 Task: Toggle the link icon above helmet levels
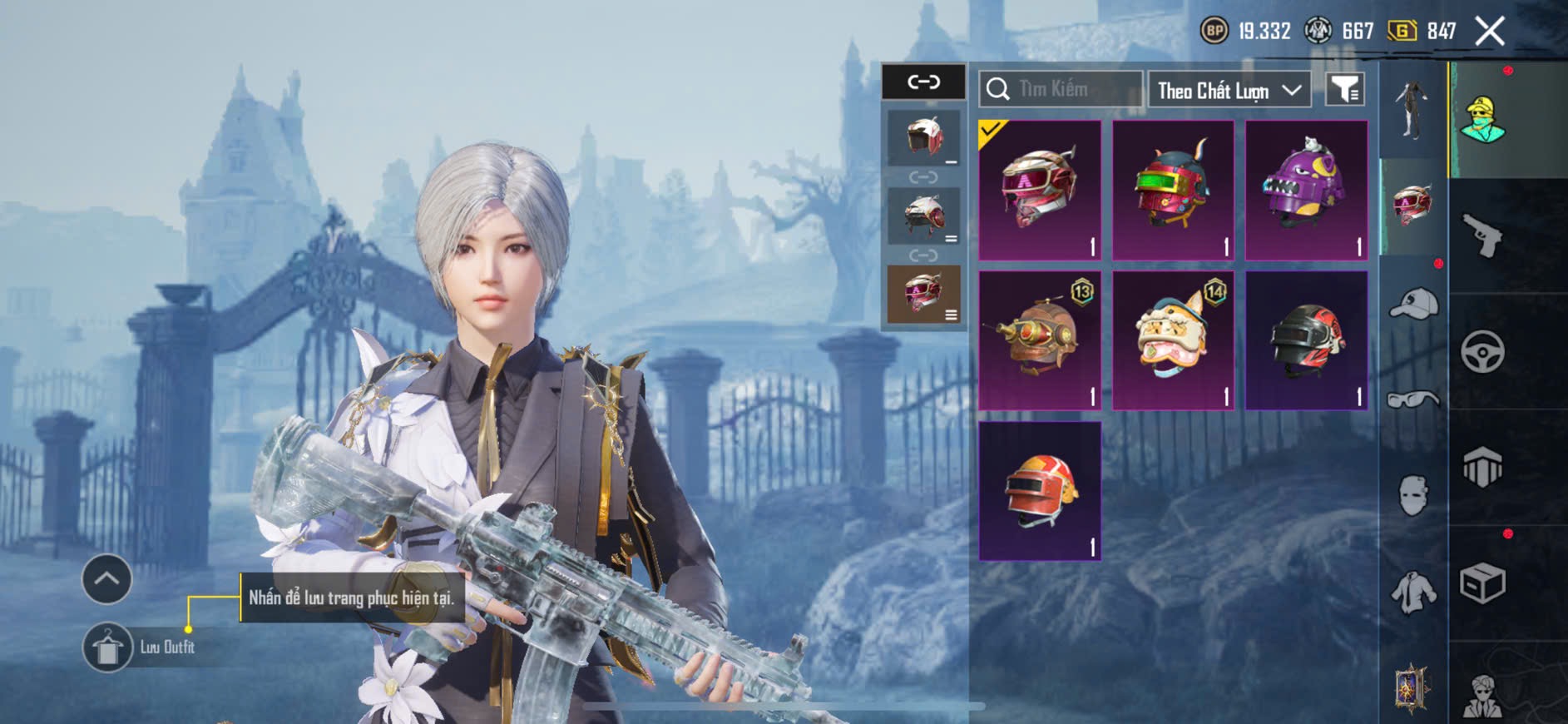(923, 82)
